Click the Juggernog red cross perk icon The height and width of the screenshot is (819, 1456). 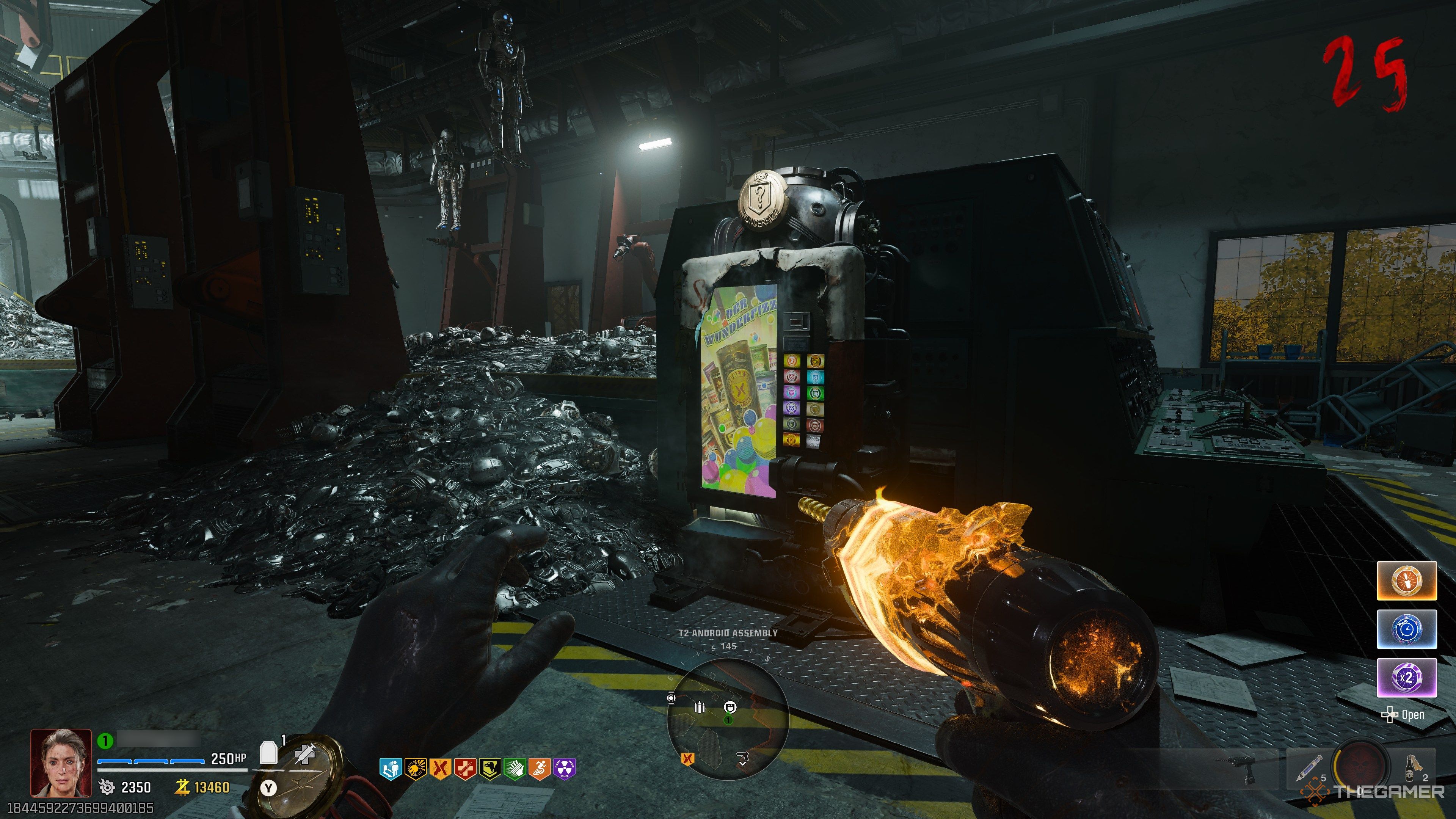[x=466, y=769]
